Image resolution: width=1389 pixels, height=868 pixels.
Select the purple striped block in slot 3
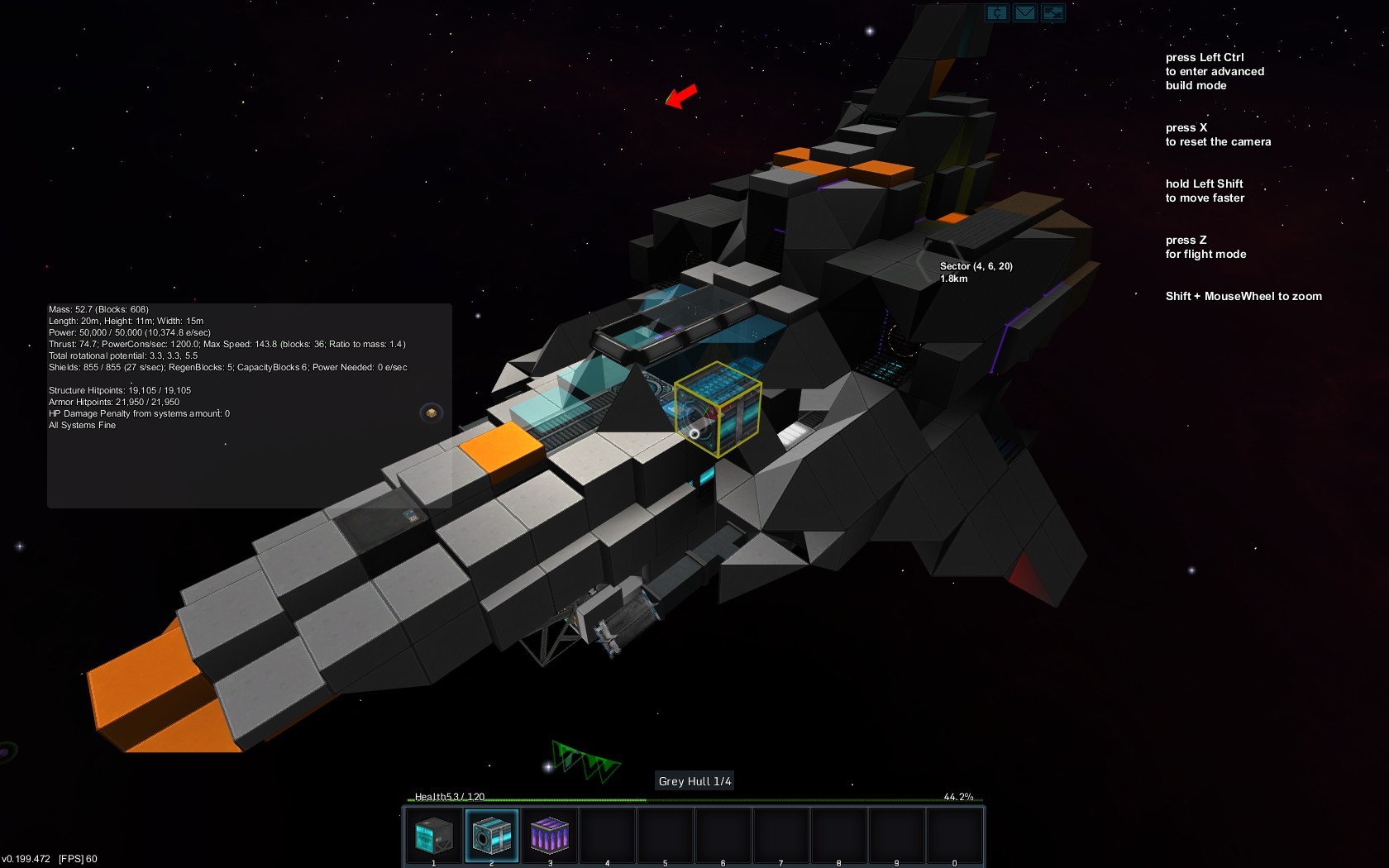tap(549, 836)
